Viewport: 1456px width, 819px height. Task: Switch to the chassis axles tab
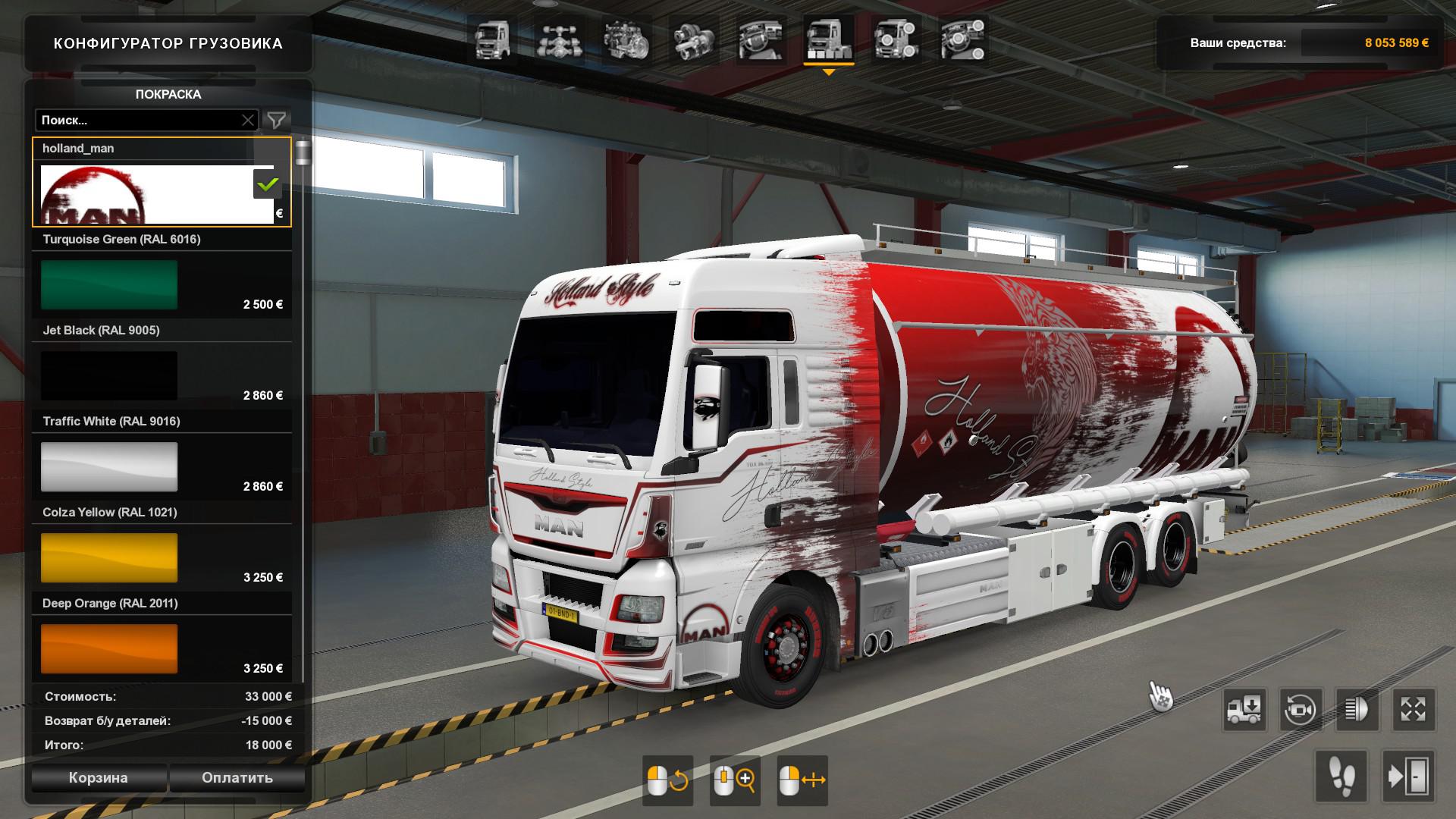[x=558, y=40]
